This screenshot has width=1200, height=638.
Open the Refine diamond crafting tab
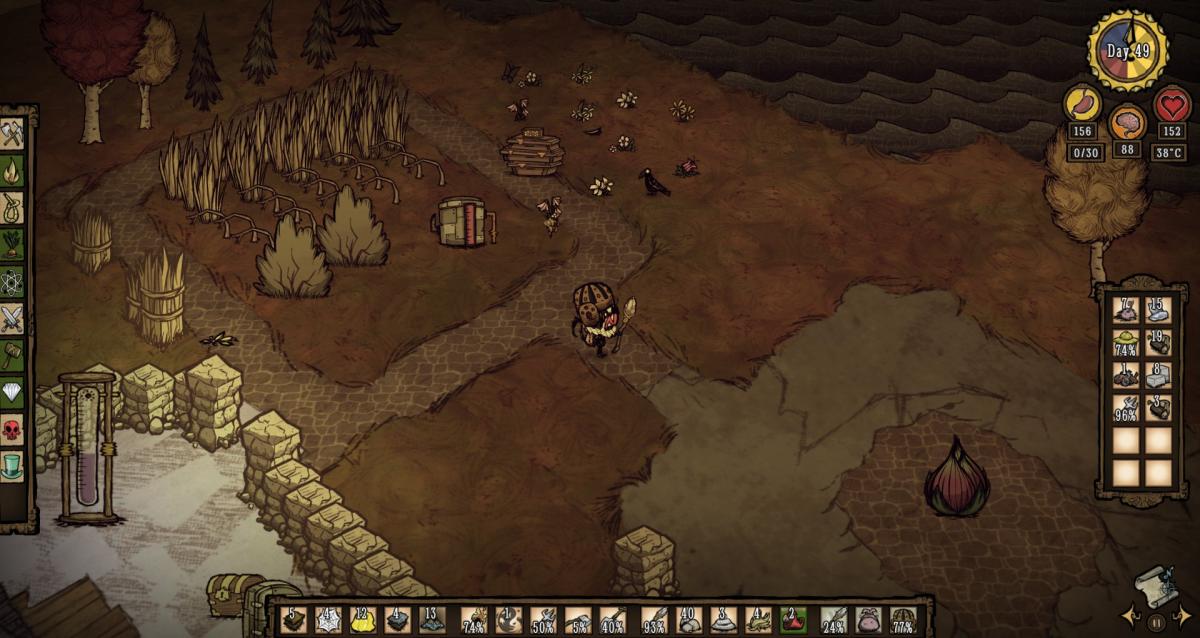tap(12, 393)
